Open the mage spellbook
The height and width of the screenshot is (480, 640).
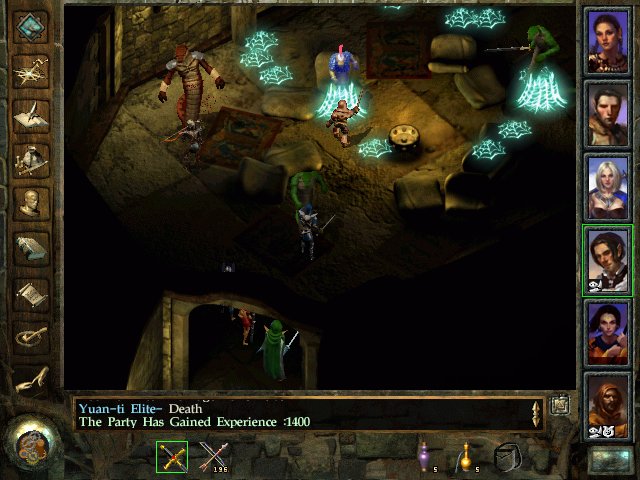click(x=31, y=248)
